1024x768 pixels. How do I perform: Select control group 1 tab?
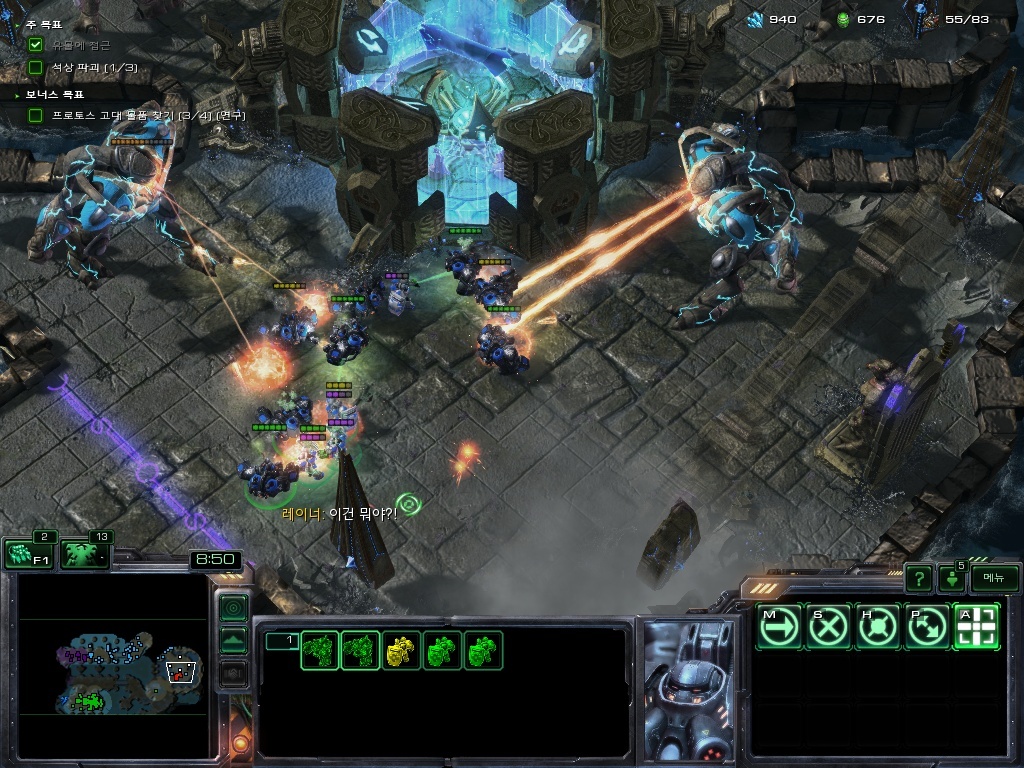pyautogui.click(x=281, y=641)
